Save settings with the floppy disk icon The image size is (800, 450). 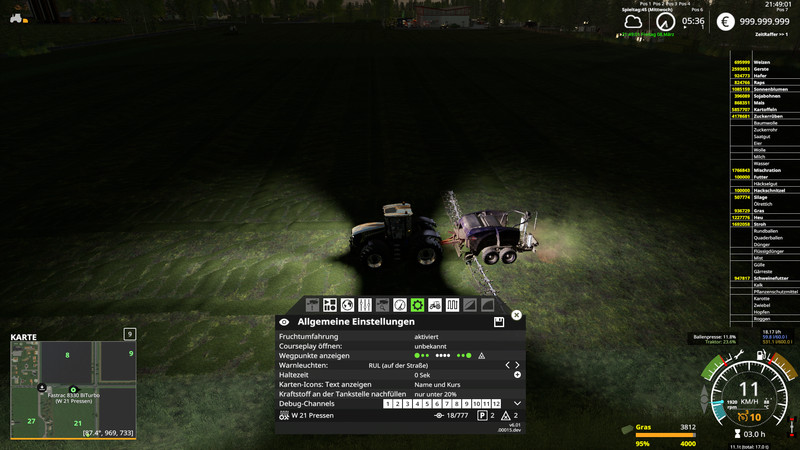498,322
